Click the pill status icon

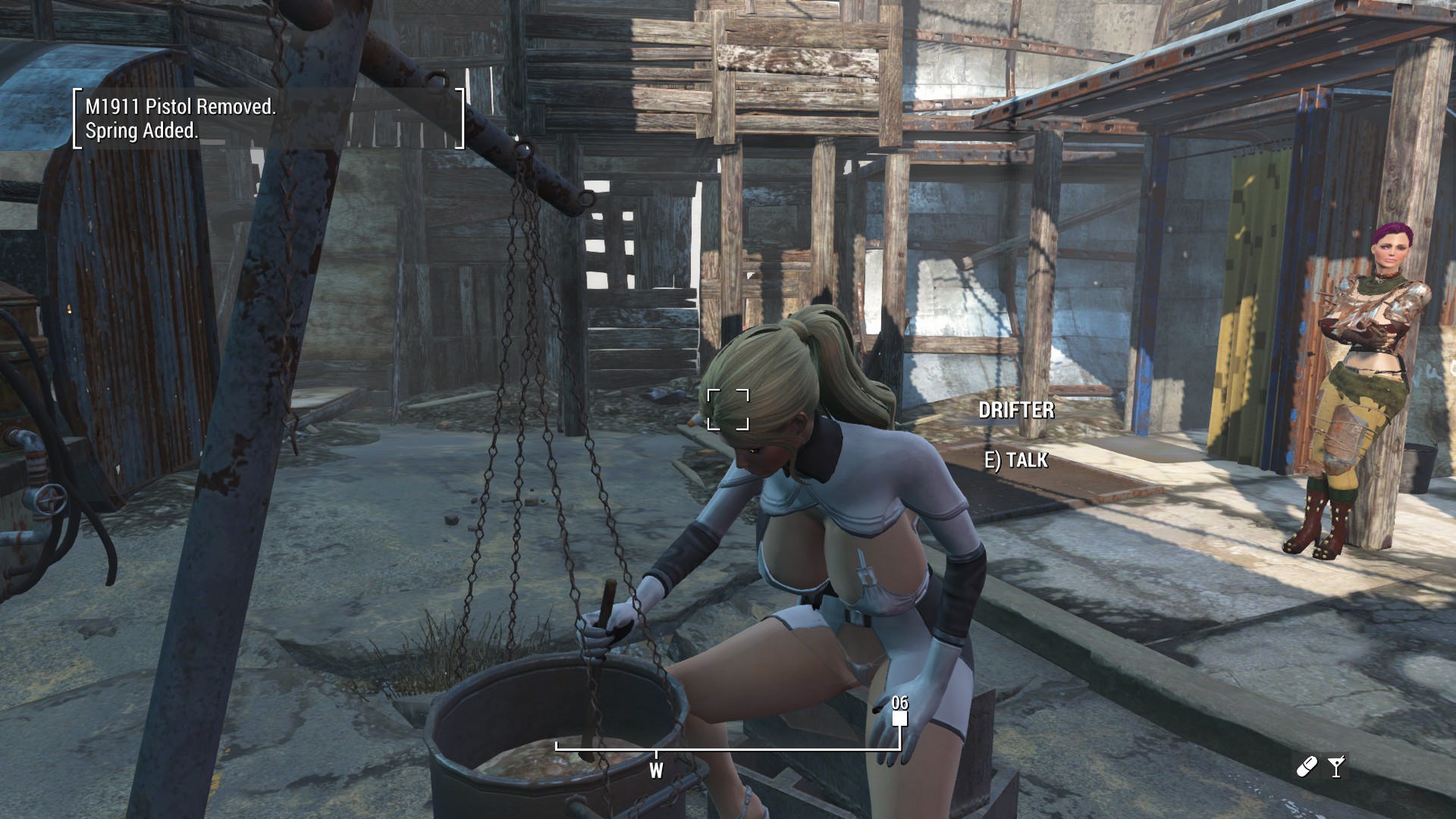(1307, 767)
